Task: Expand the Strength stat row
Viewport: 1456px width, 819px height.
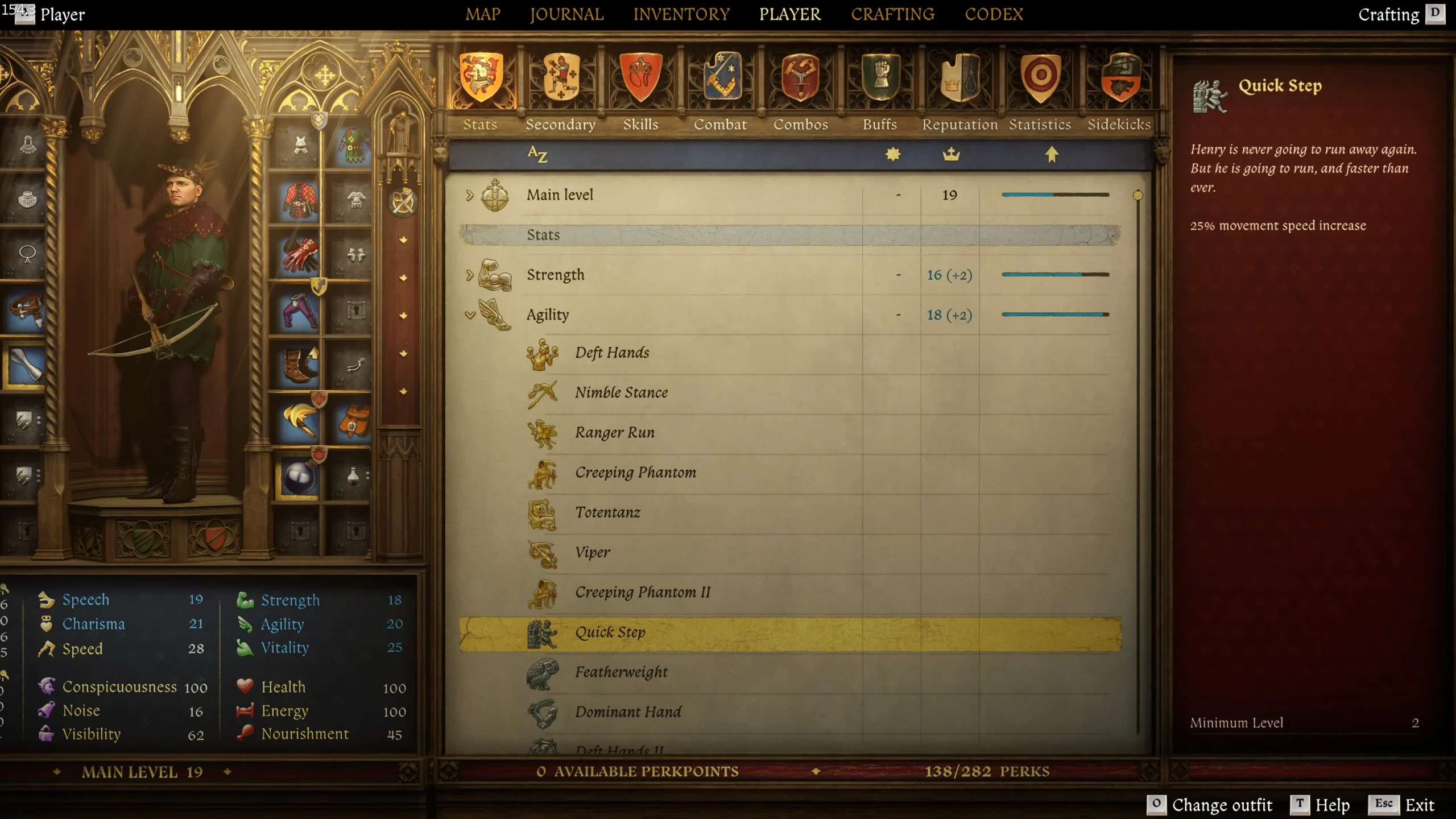Action: (x=470, y=275)
